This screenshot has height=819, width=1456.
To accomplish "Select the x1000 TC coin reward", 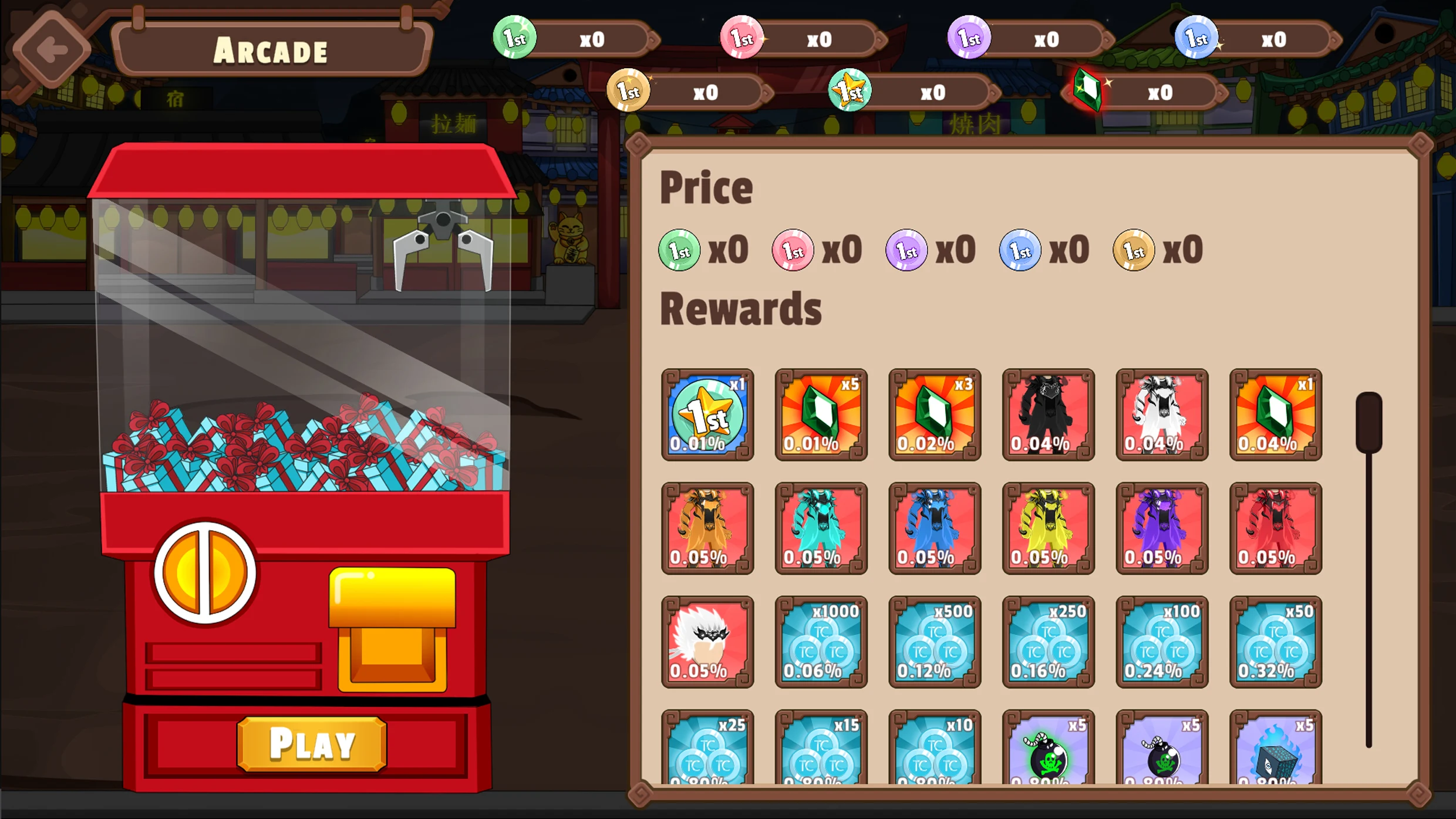I will tap(821, 642).
